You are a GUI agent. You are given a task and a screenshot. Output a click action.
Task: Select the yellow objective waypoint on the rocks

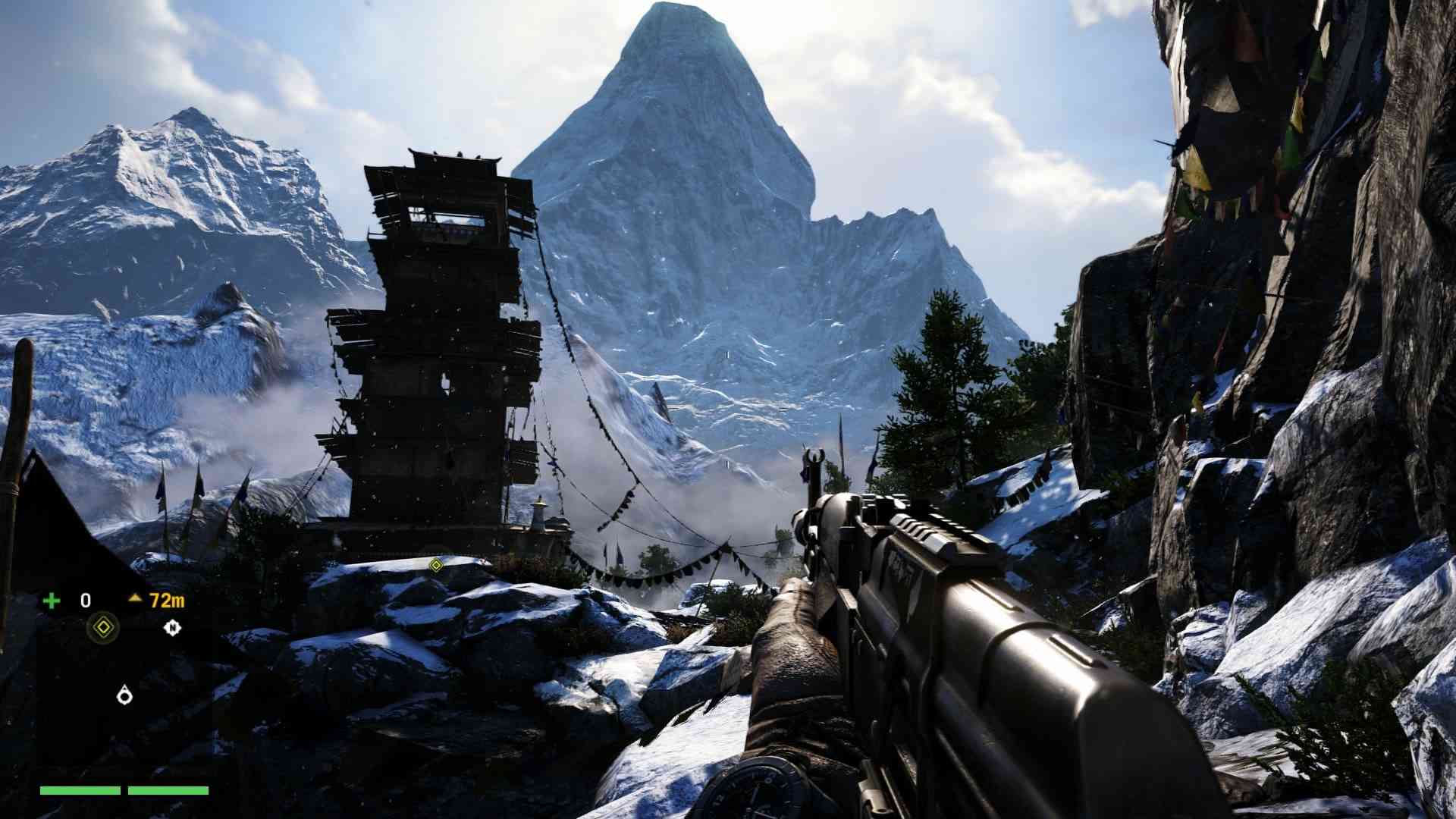pos(435,565)
